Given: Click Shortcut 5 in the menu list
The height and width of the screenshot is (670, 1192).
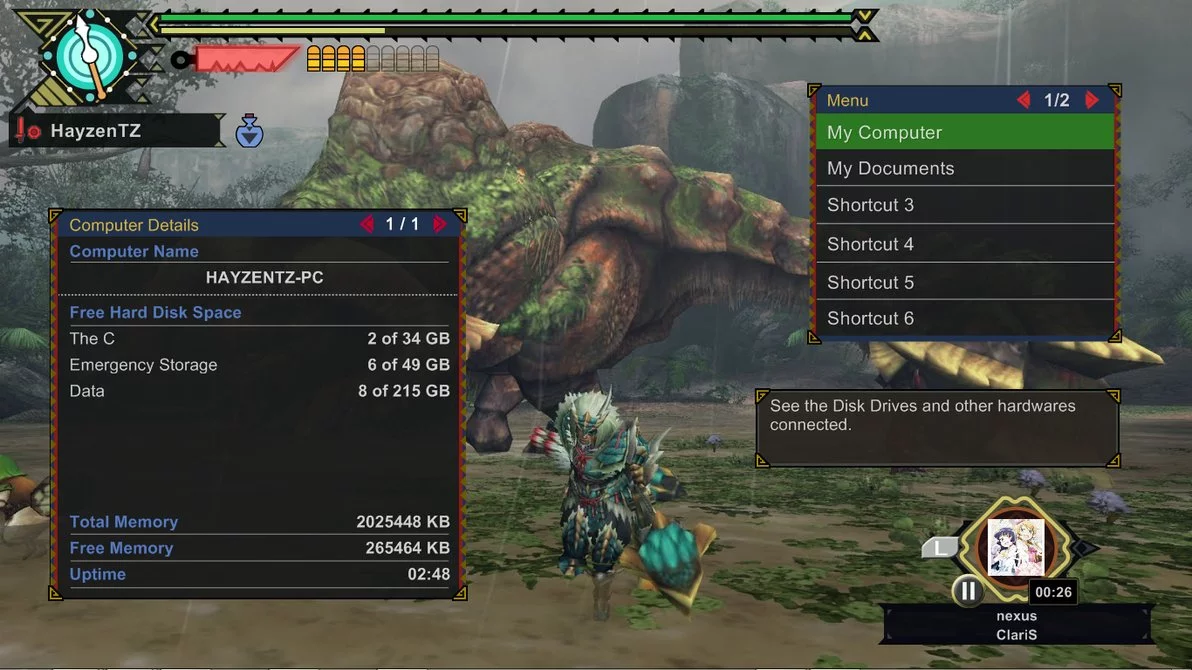Looking at the screenshot, I should point(964,282).
